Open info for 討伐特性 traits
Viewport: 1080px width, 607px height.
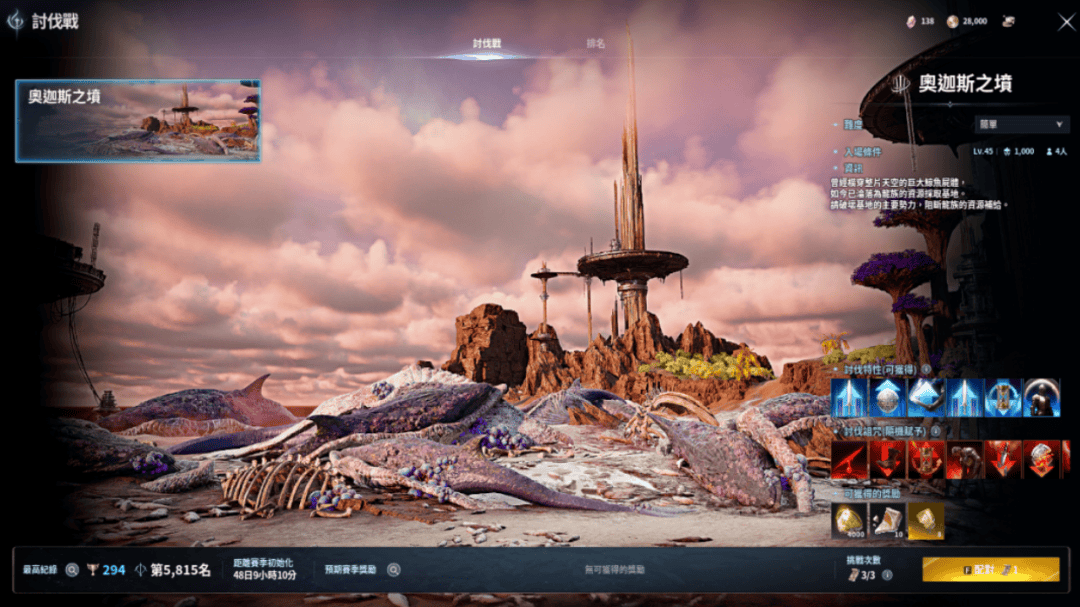pos(926,369)
